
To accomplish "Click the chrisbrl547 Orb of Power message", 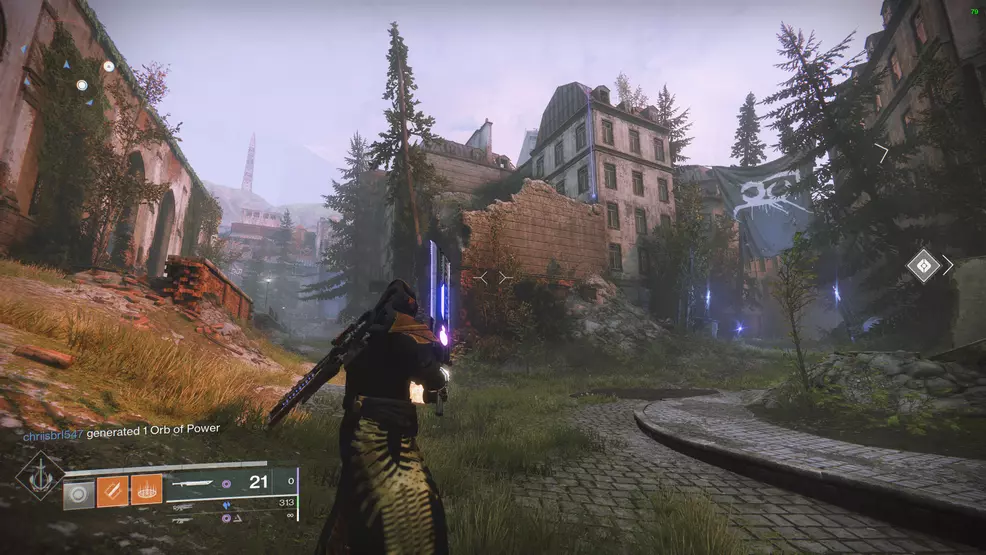I will 121,430.
